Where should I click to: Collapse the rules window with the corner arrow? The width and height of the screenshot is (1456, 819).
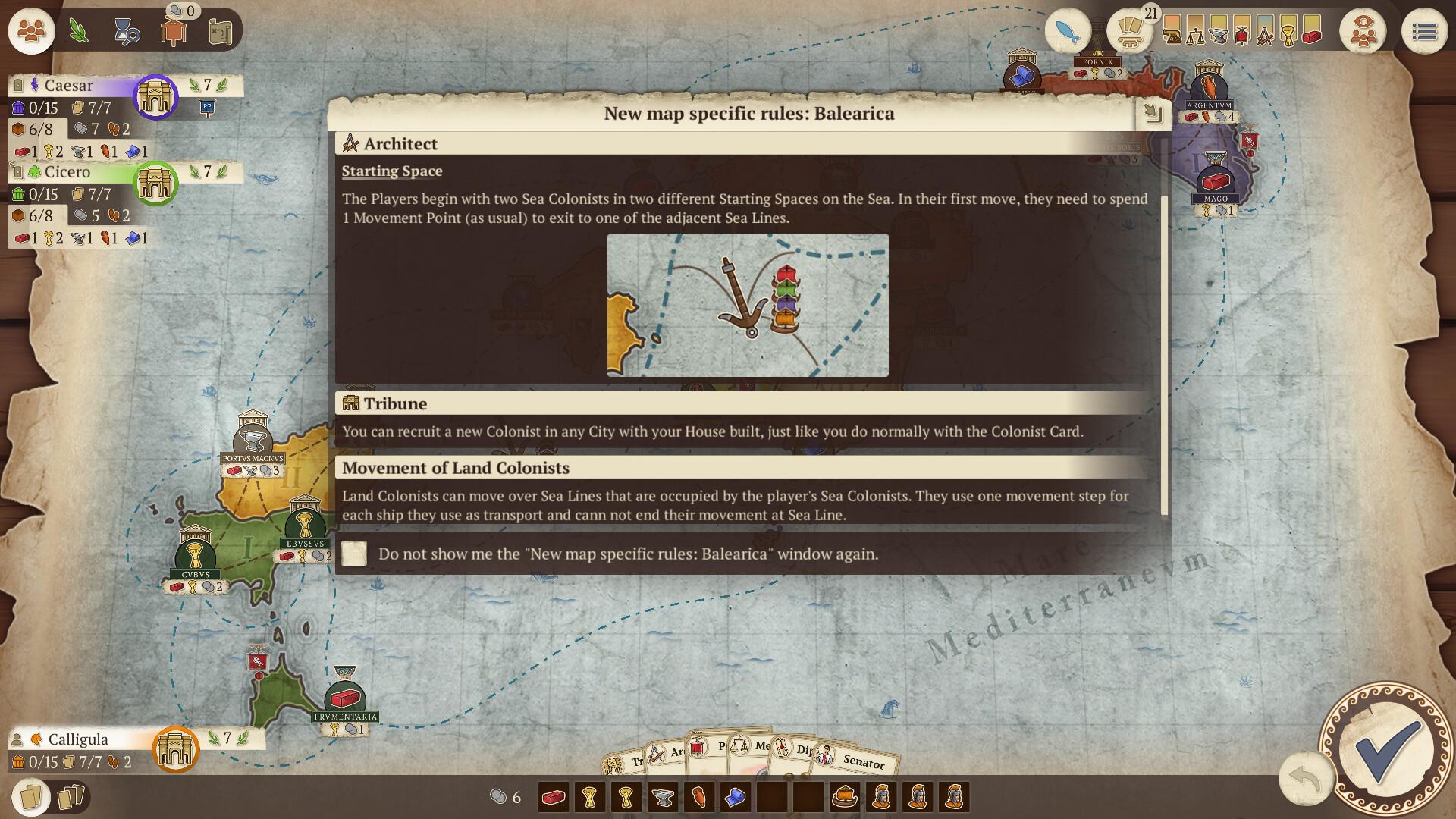coord(1153,112)
